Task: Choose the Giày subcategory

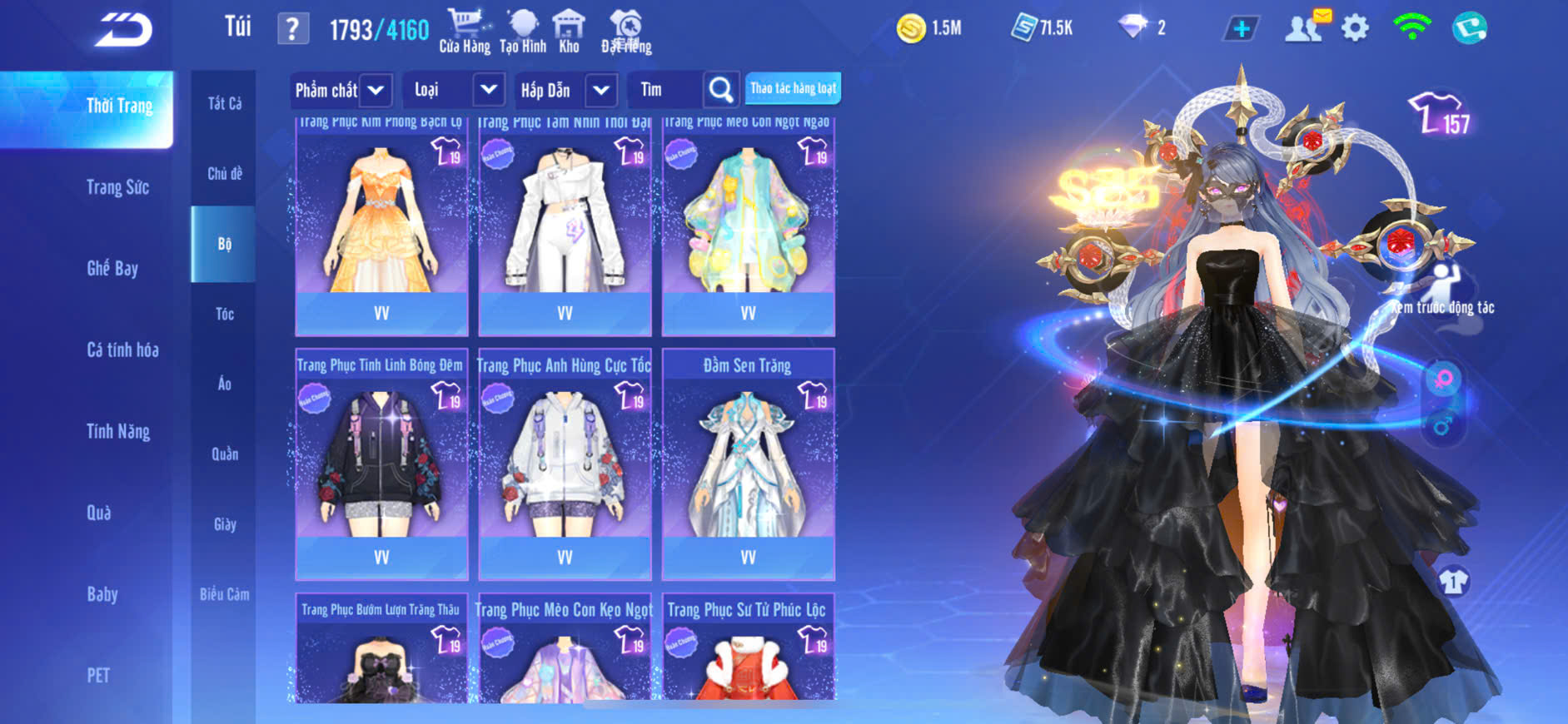Action: (225, 524)
